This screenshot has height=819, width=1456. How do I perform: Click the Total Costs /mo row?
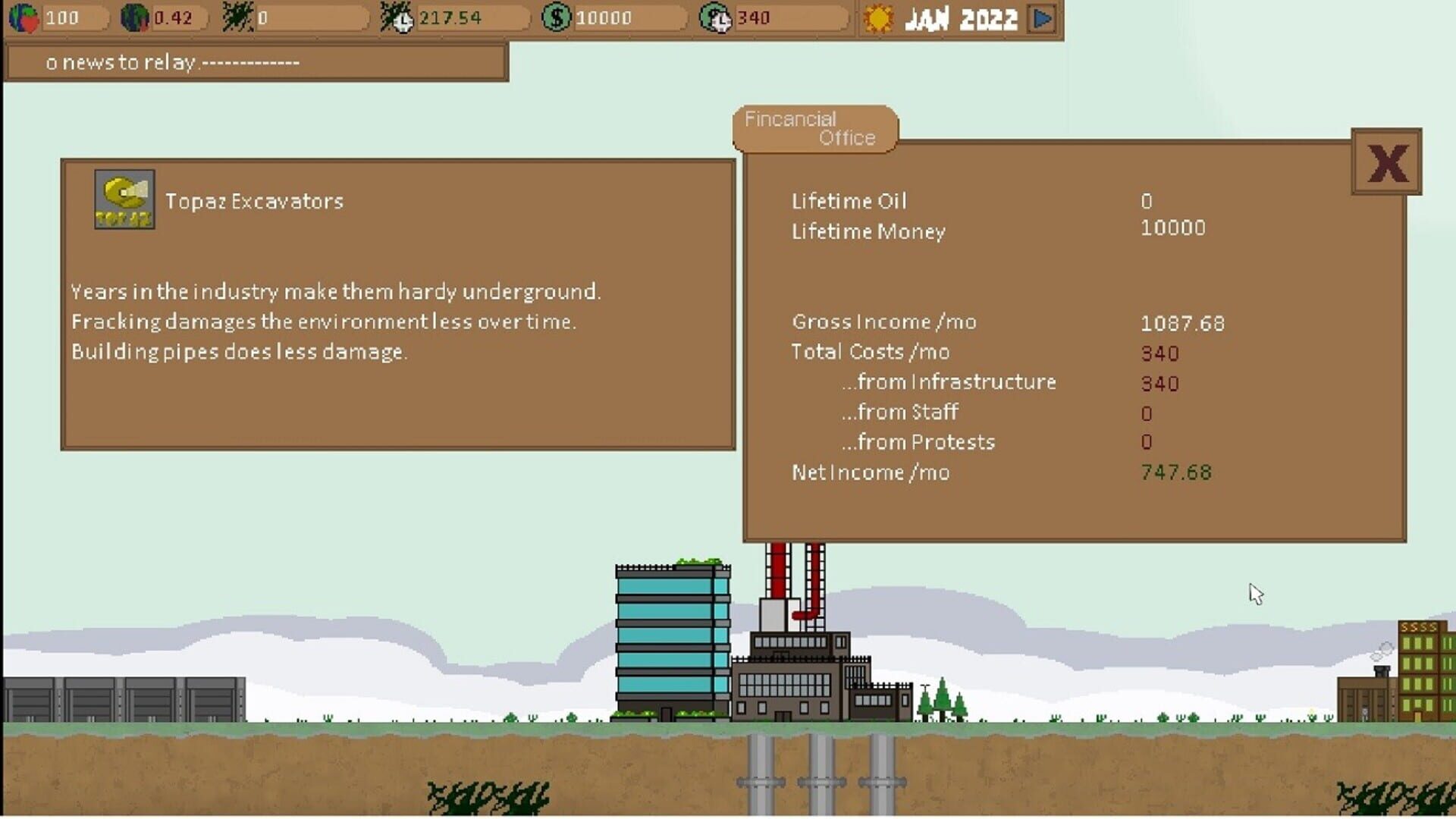coord(871,352)
